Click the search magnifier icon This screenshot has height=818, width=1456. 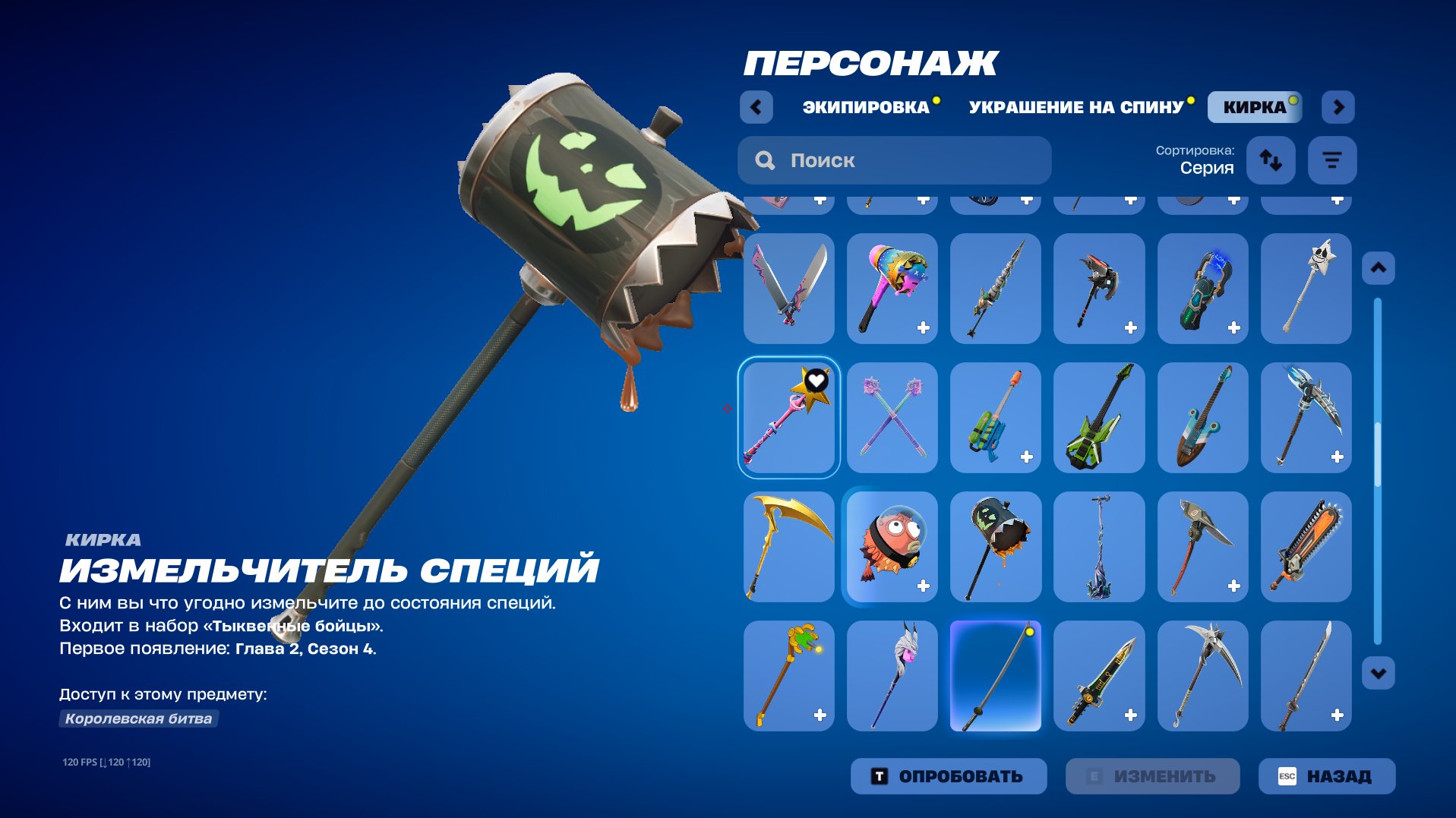click(765, 160)
